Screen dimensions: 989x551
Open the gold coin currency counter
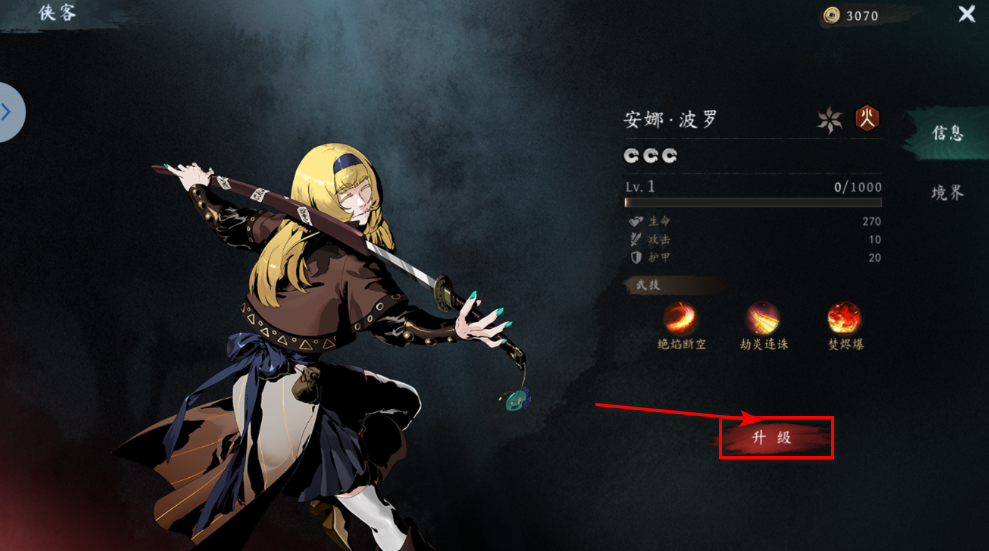tap(852, 15)
